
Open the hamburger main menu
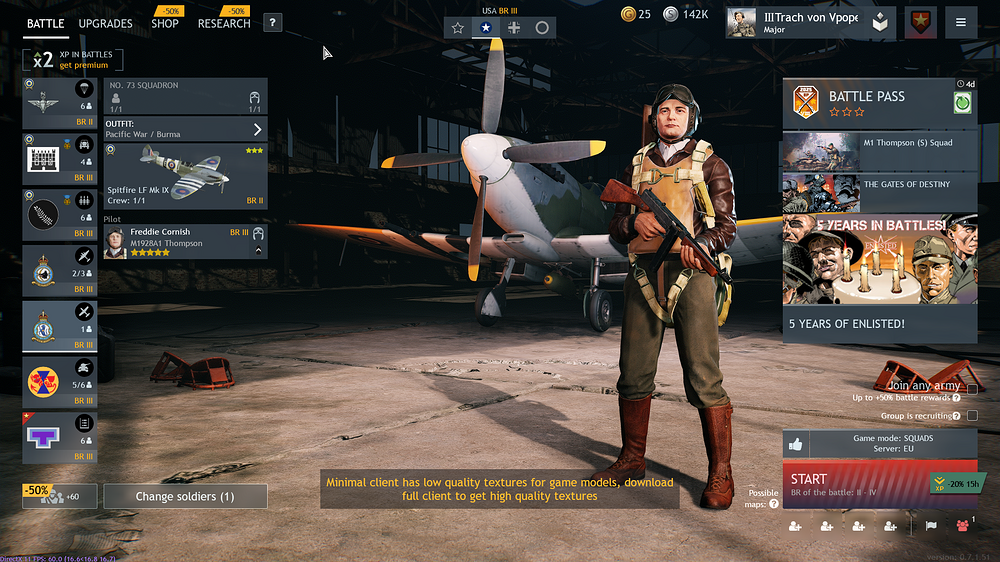tap(961, 23)
